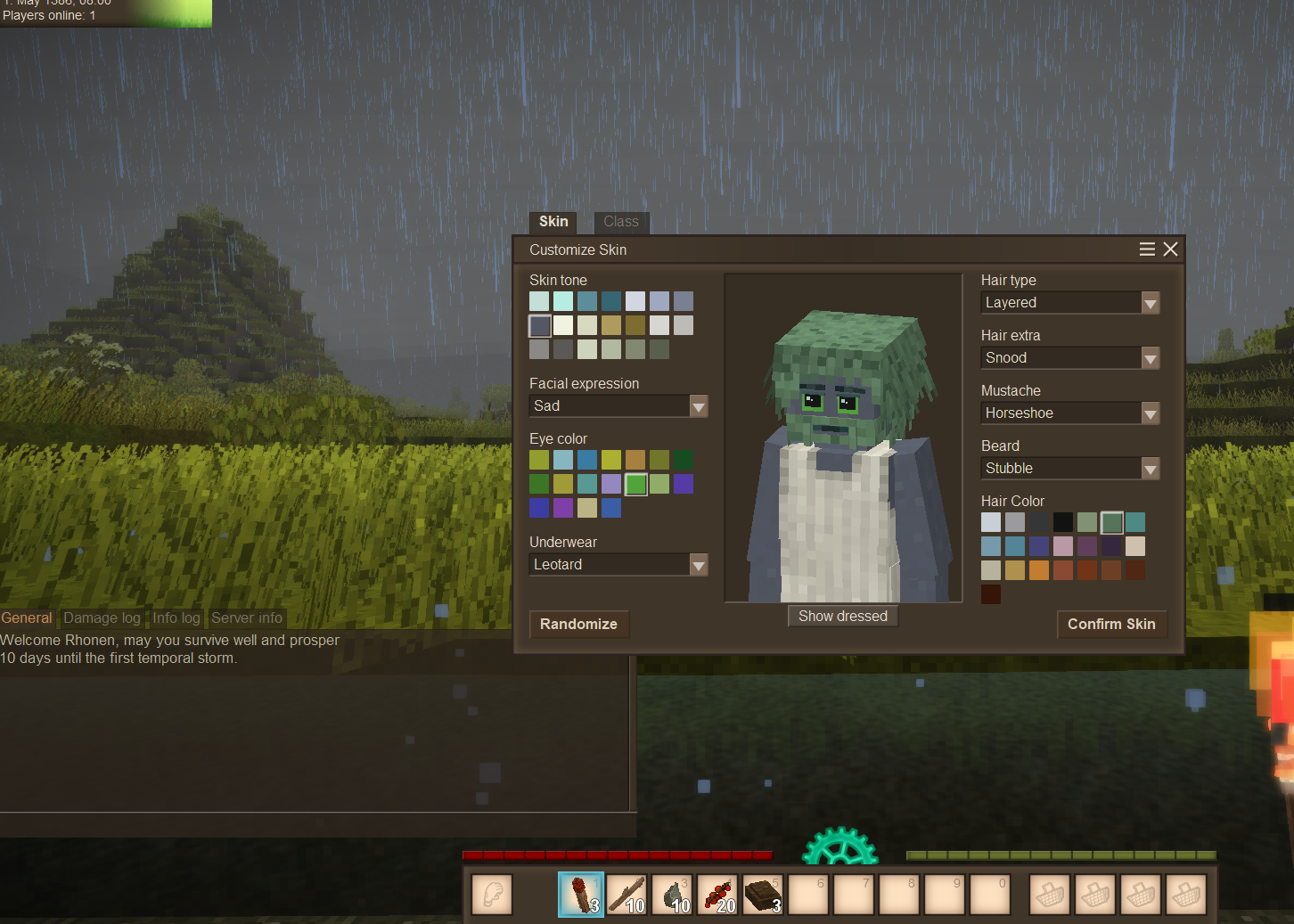Show the Info log chat tab
The height and width of the screenshot is (924, 1294).
pos(176,617)
